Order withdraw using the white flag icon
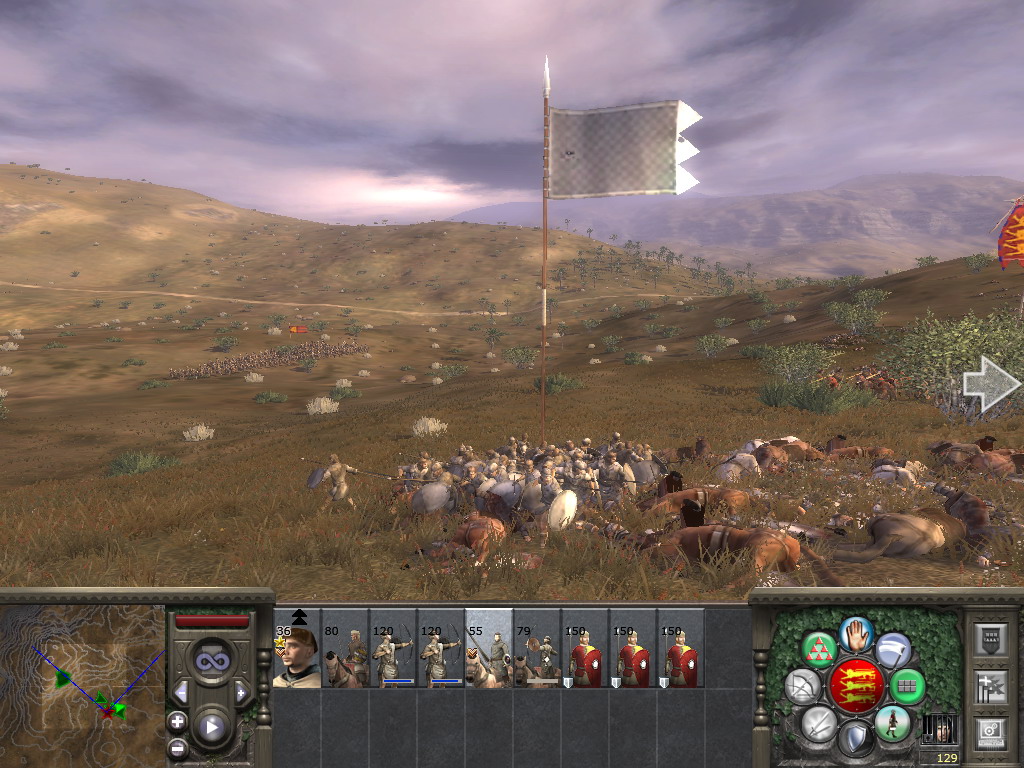The height and width of the screenshot is (768, 1024). 892,650
